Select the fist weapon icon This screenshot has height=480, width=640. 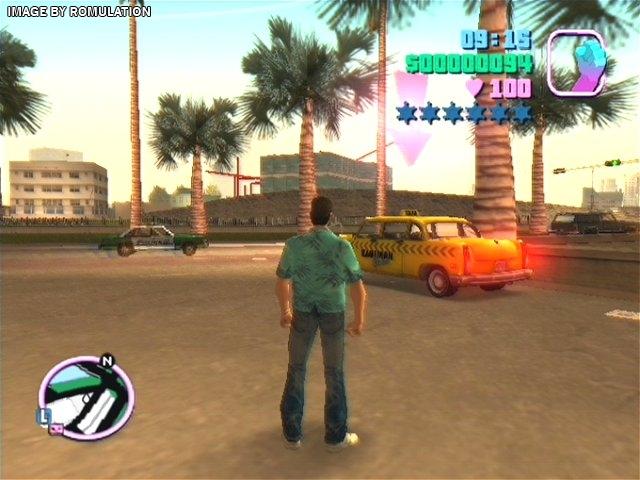(x=577, y=63)
